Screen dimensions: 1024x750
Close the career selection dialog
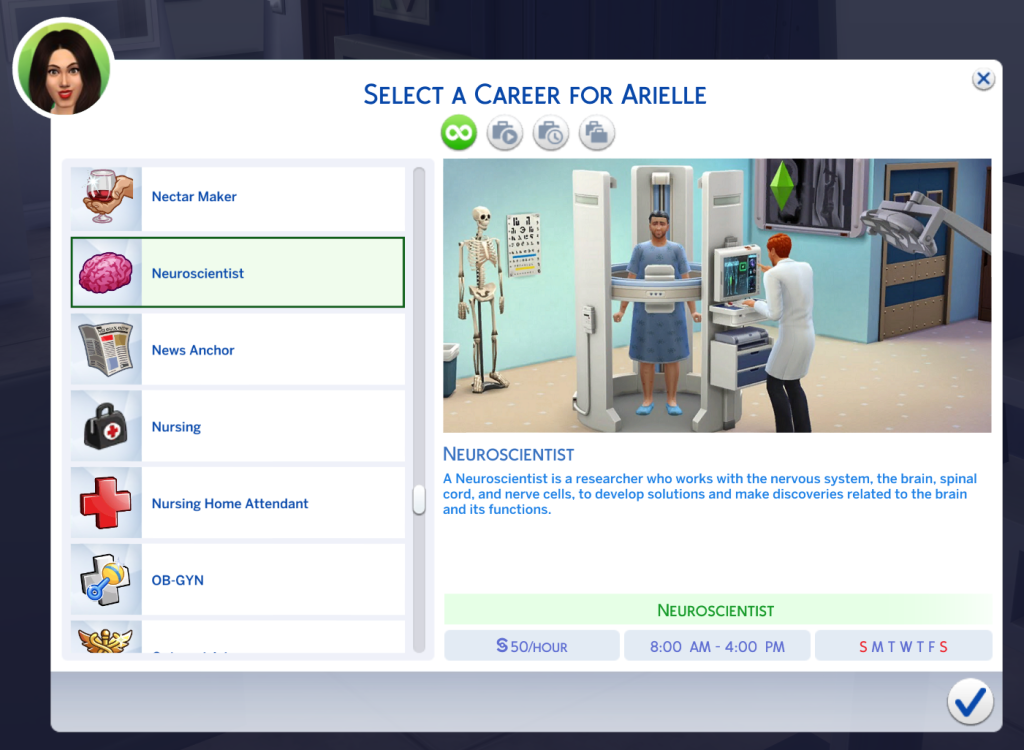[984, 79]
